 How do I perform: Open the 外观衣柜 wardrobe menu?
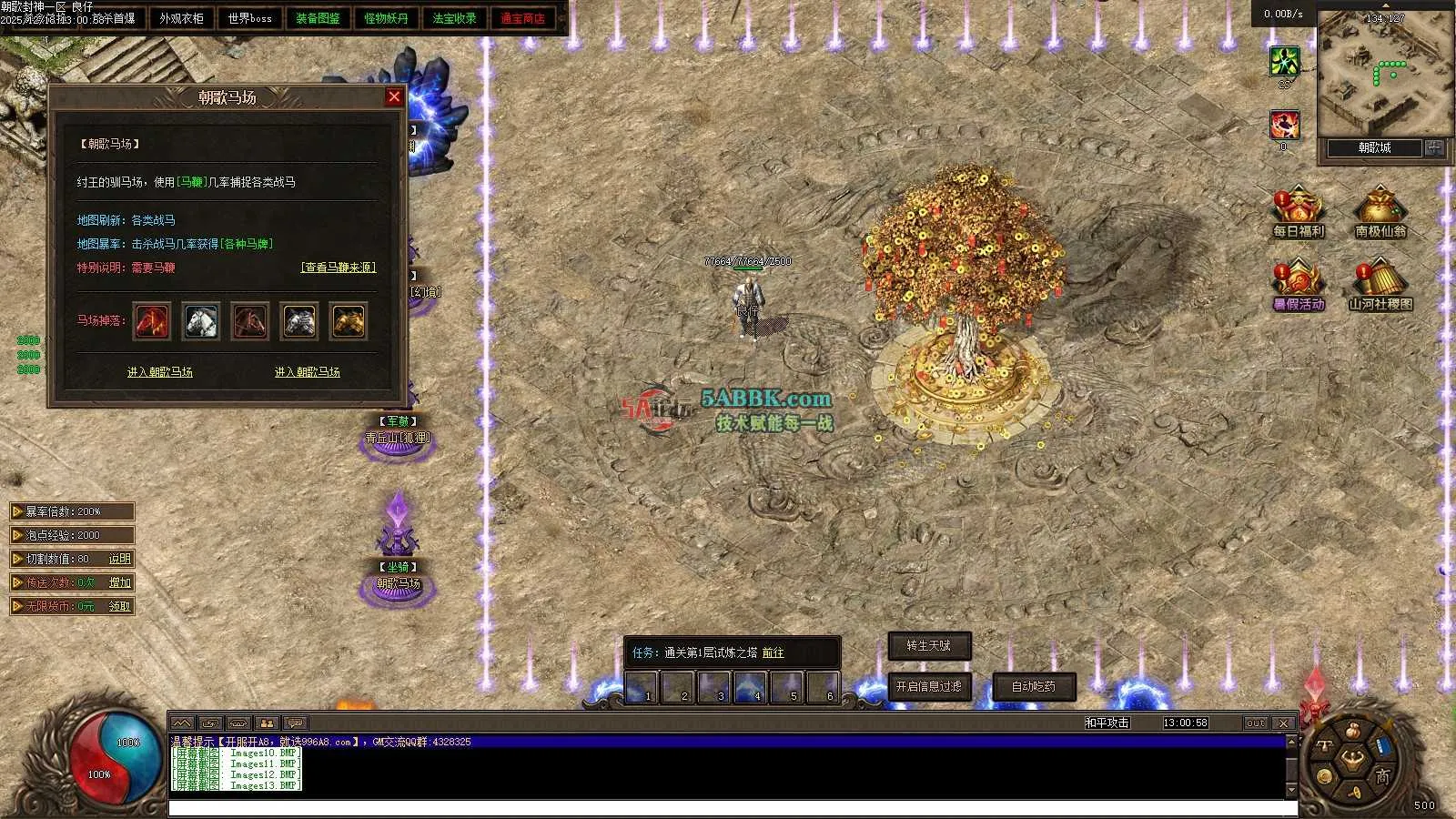(182, 18)
